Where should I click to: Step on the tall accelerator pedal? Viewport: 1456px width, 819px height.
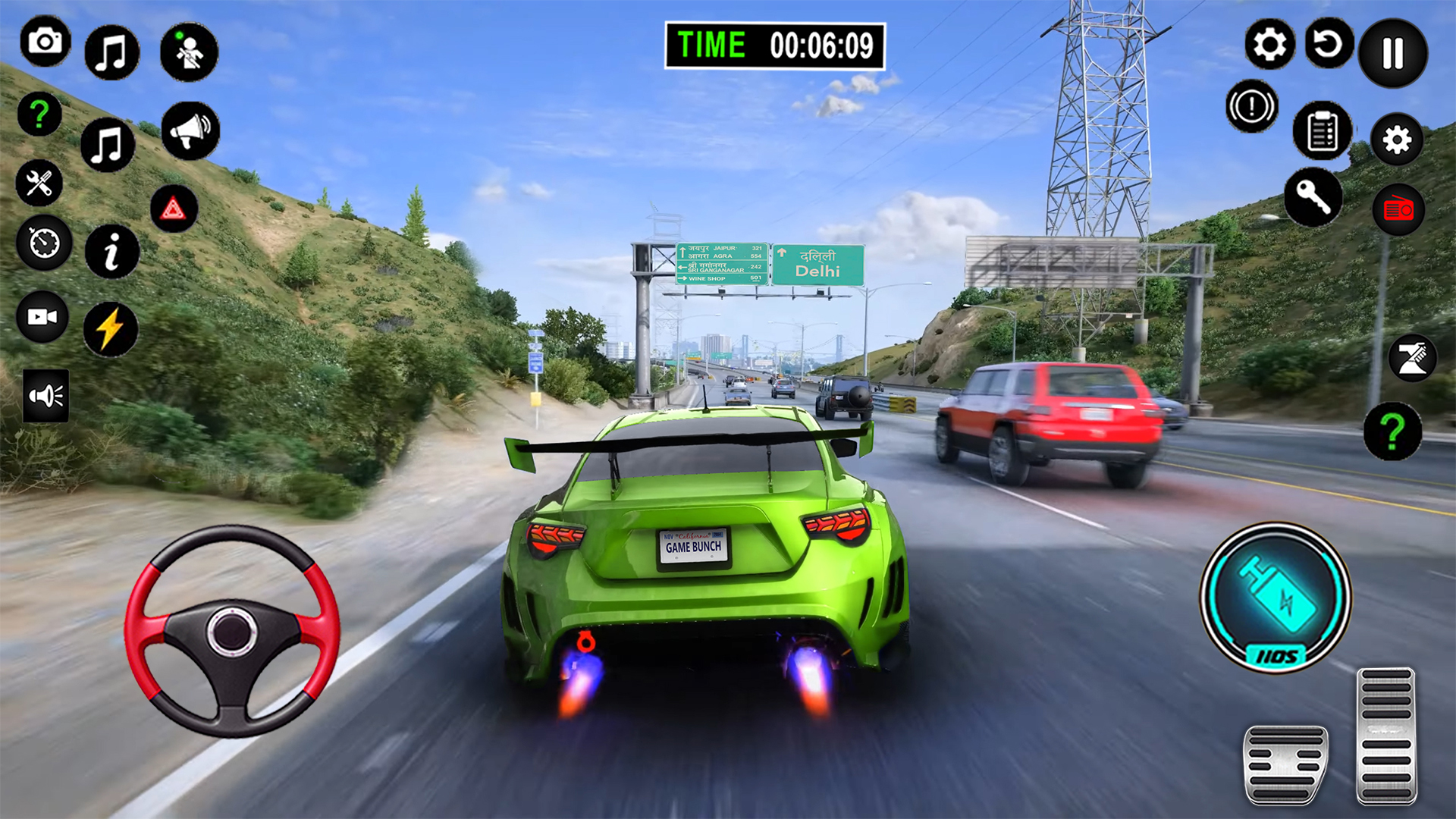1386,736
